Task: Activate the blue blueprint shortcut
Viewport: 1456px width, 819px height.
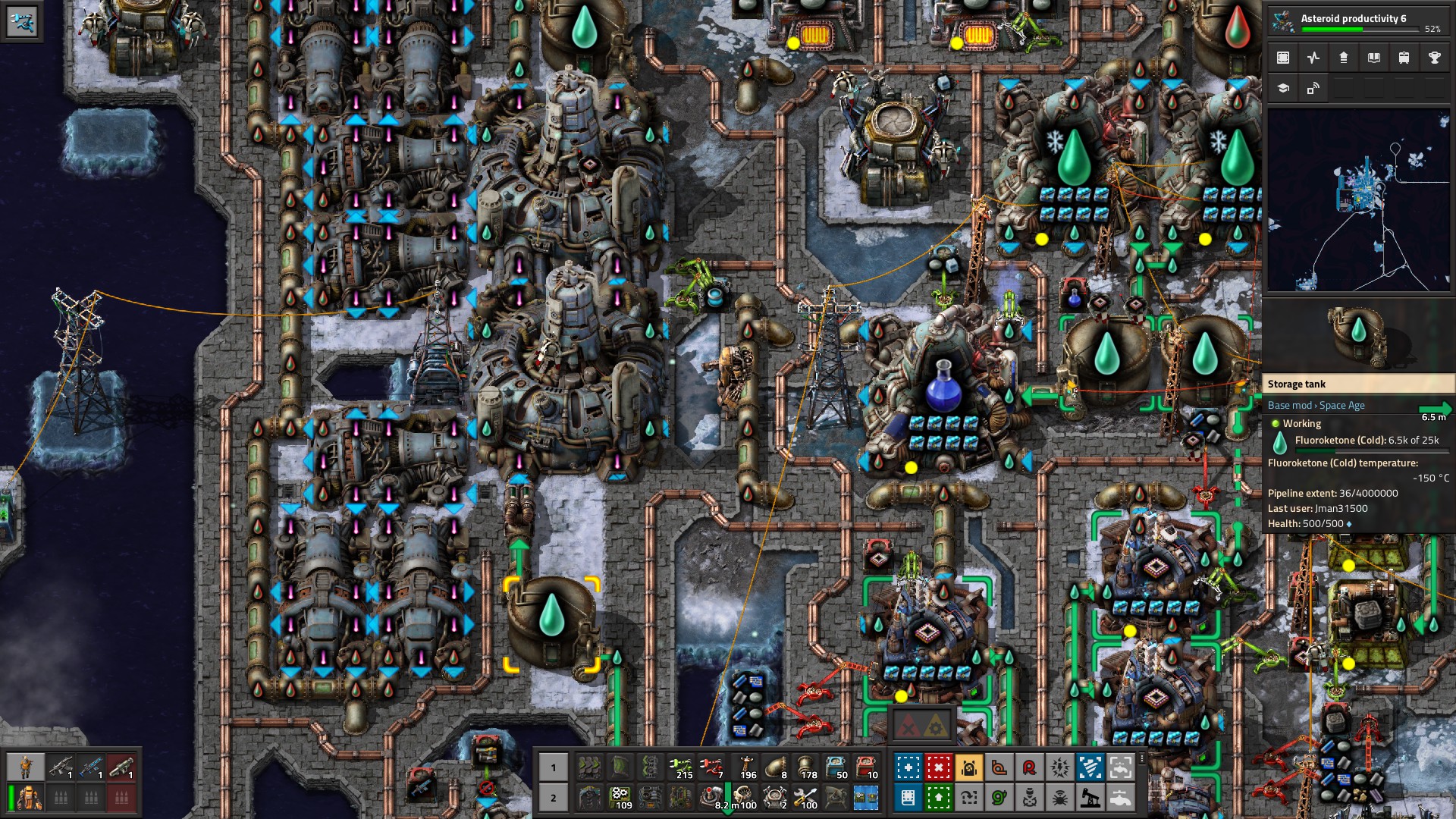Action: point(908,767)
